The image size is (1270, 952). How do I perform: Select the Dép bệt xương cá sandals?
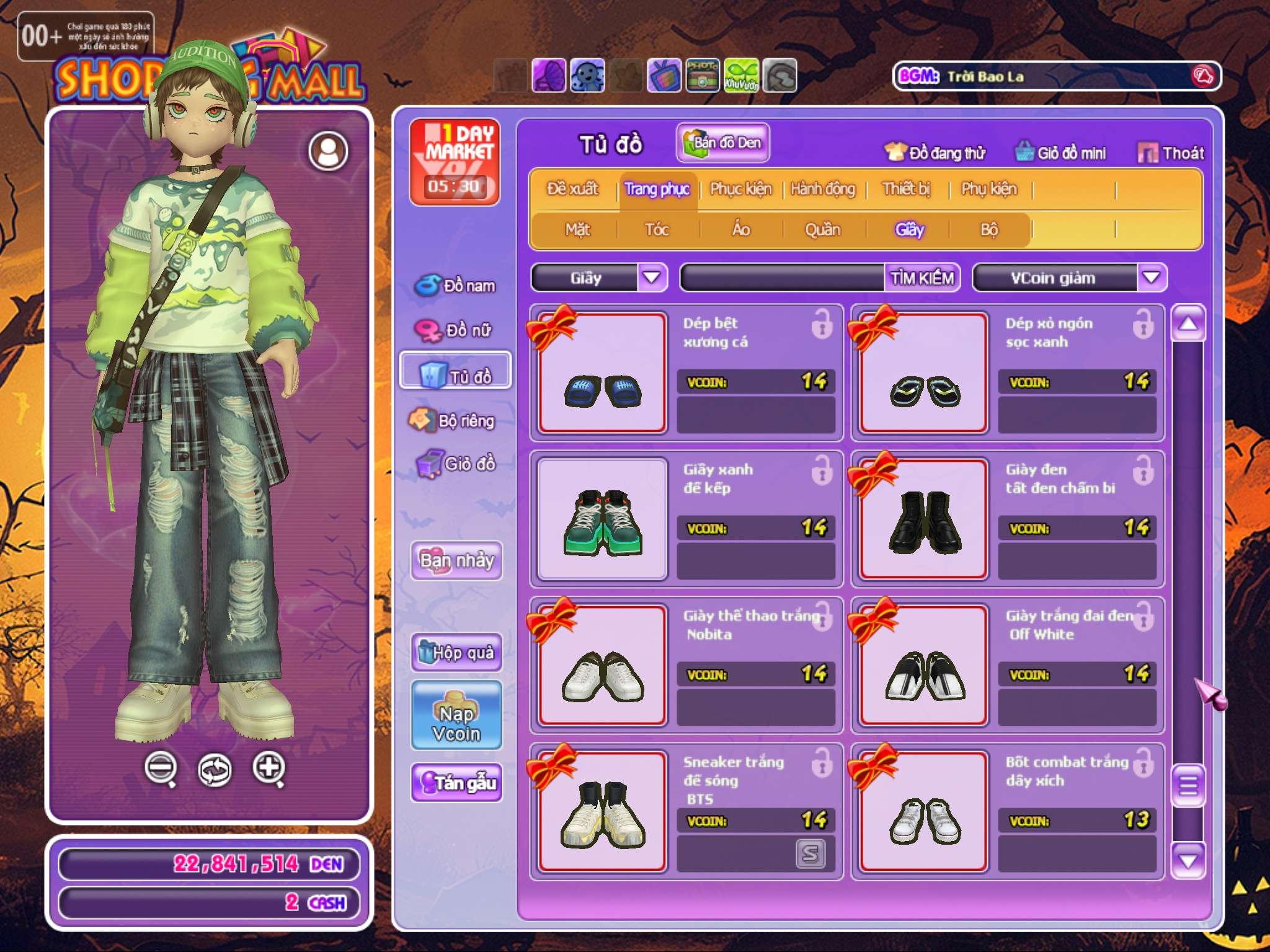tap(602, 372)
